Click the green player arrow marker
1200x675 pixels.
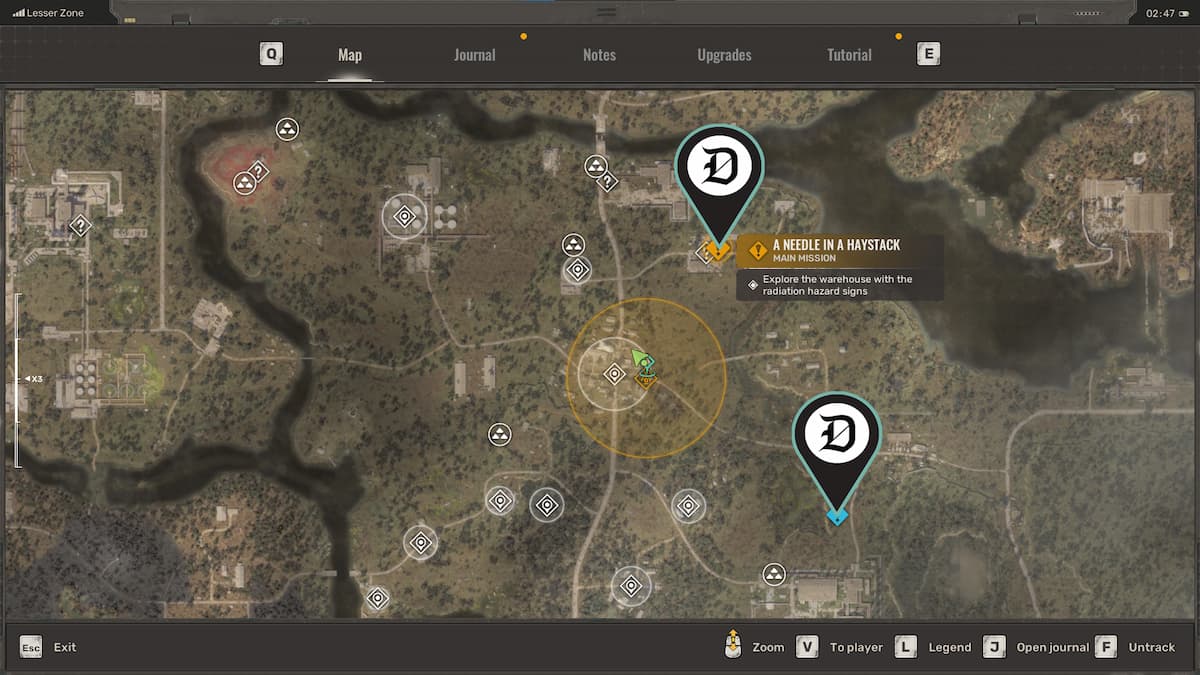pyautogui.click(x=638, y=357)
